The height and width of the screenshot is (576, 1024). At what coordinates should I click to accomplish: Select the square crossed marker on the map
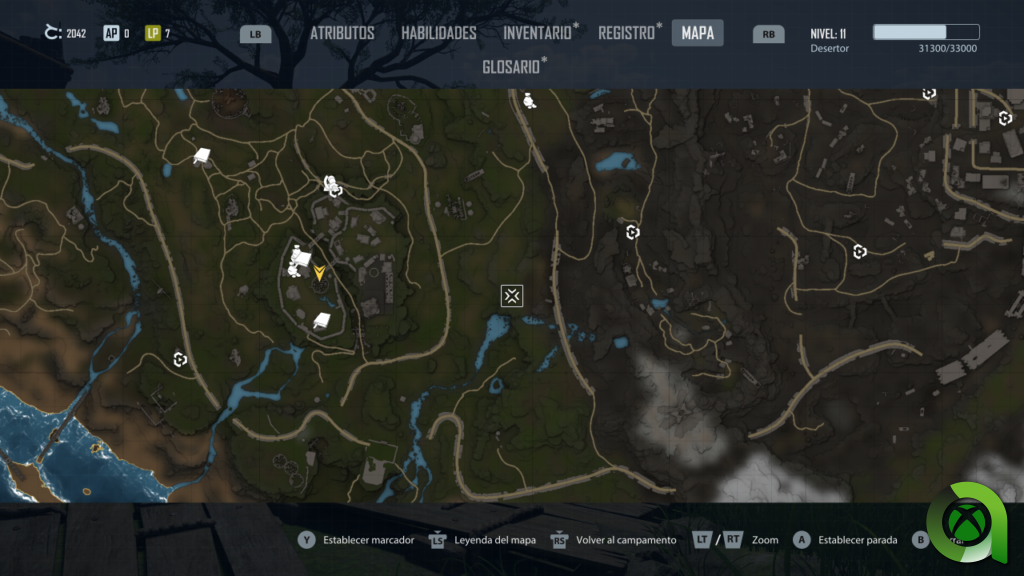pyautogui.click(x=512, y=295)
